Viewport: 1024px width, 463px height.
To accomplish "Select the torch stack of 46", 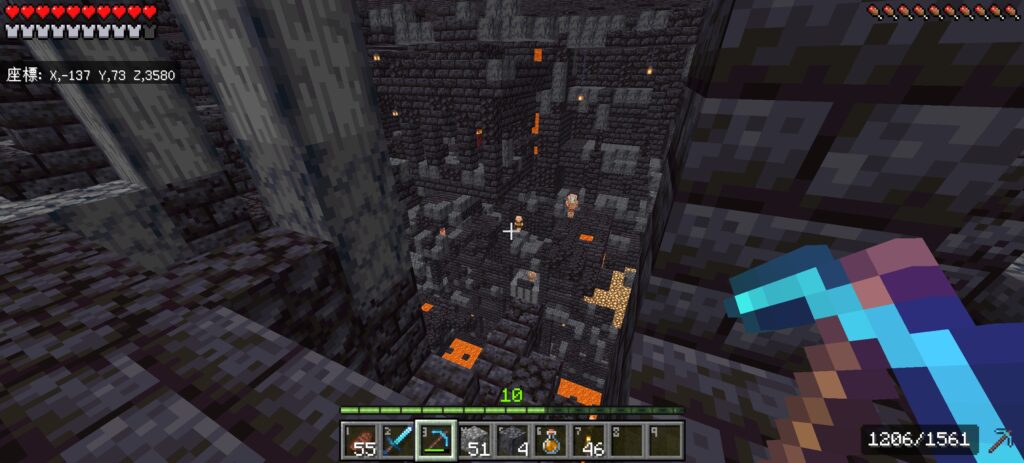I will (588, 440).
